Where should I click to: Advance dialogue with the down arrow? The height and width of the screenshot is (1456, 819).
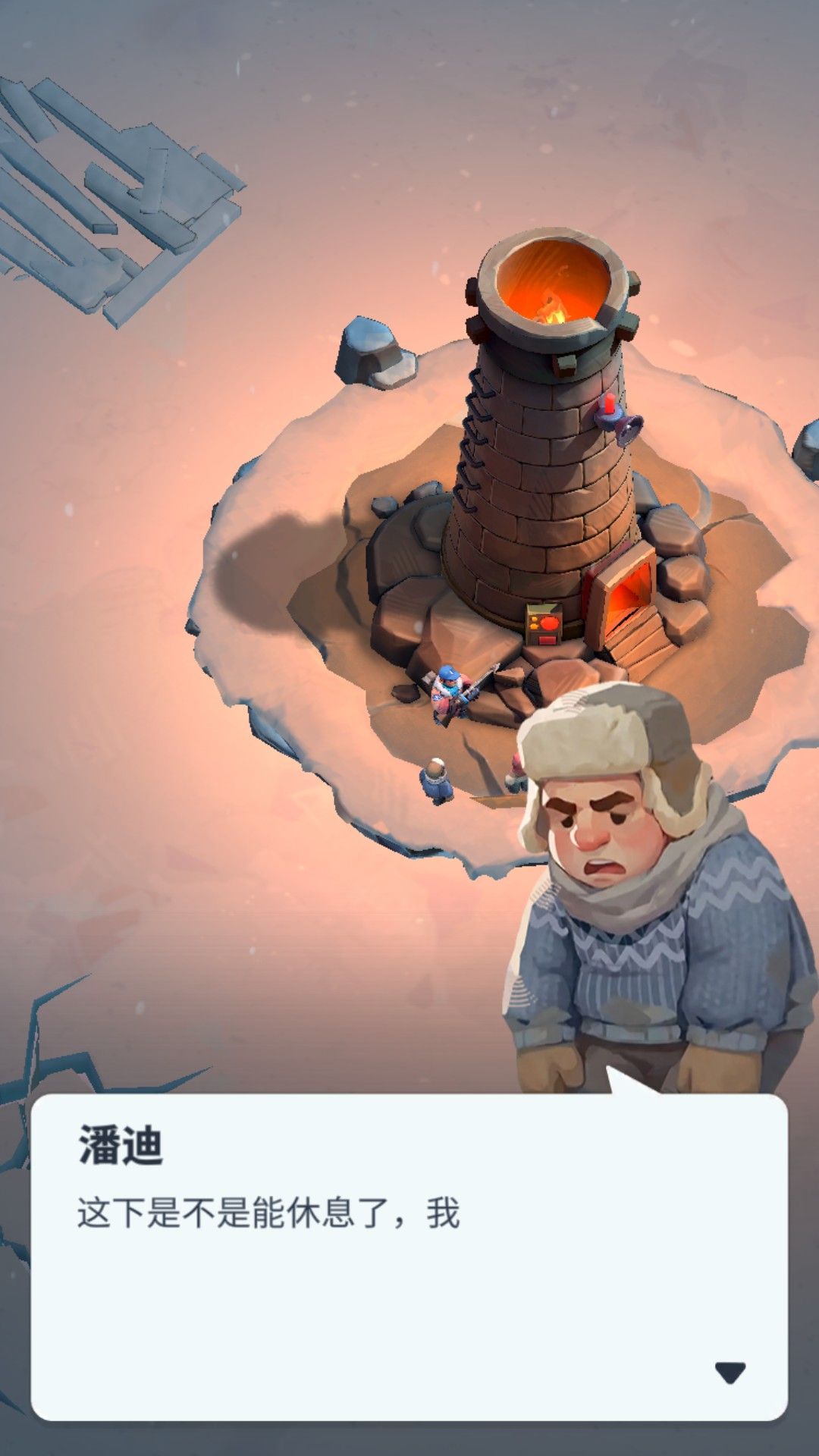coord(730,1372)
